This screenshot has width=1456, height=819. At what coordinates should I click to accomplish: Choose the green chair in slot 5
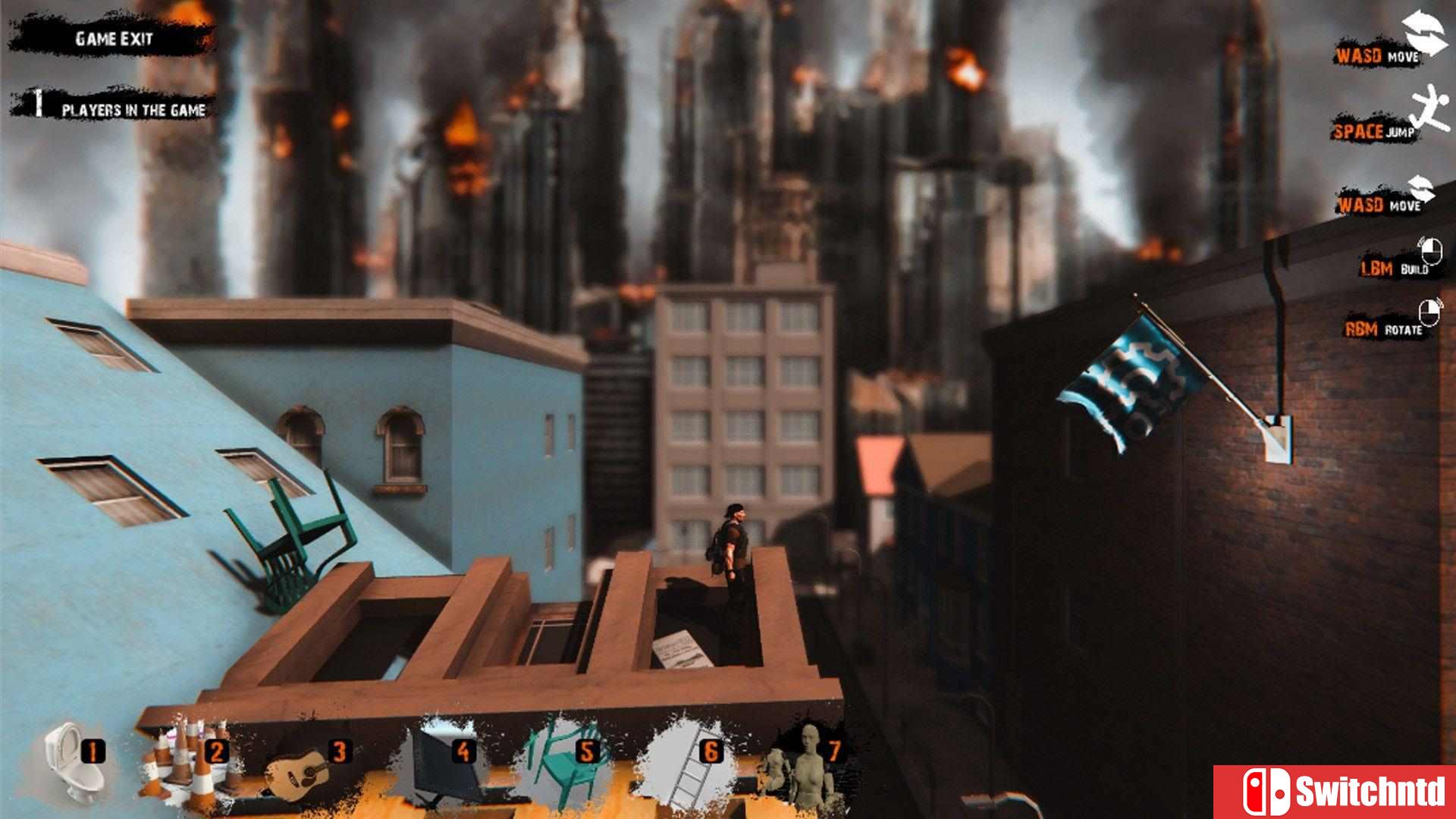click(x=561, y=766)
